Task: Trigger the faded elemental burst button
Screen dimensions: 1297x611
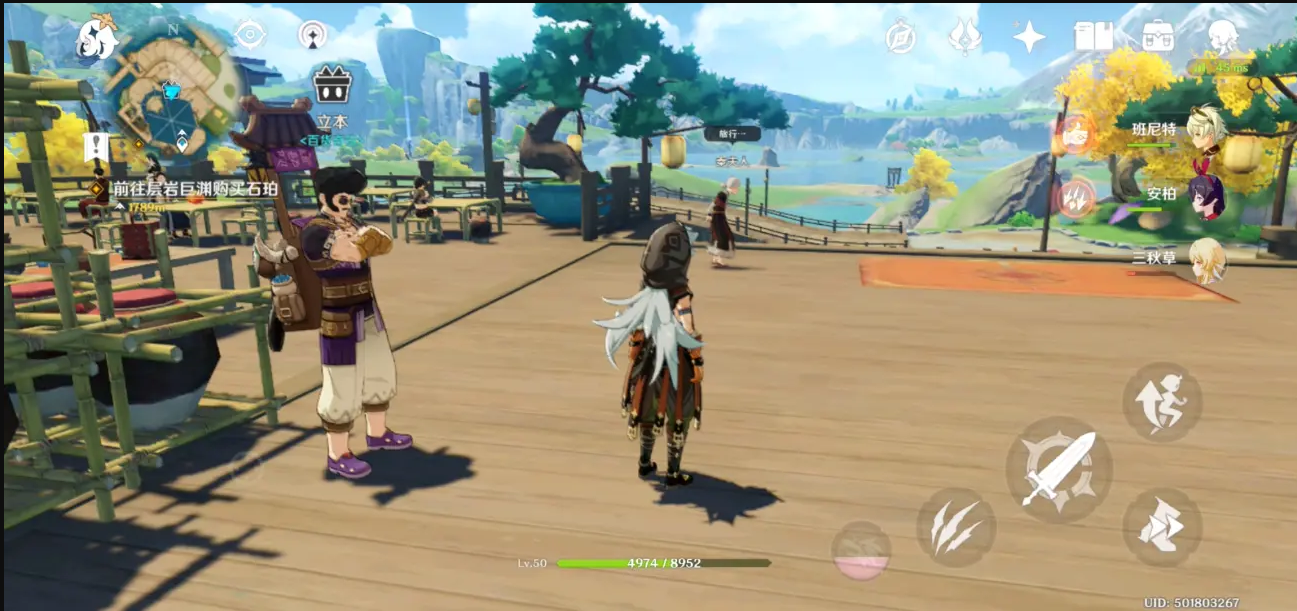Action: (861, 551)
